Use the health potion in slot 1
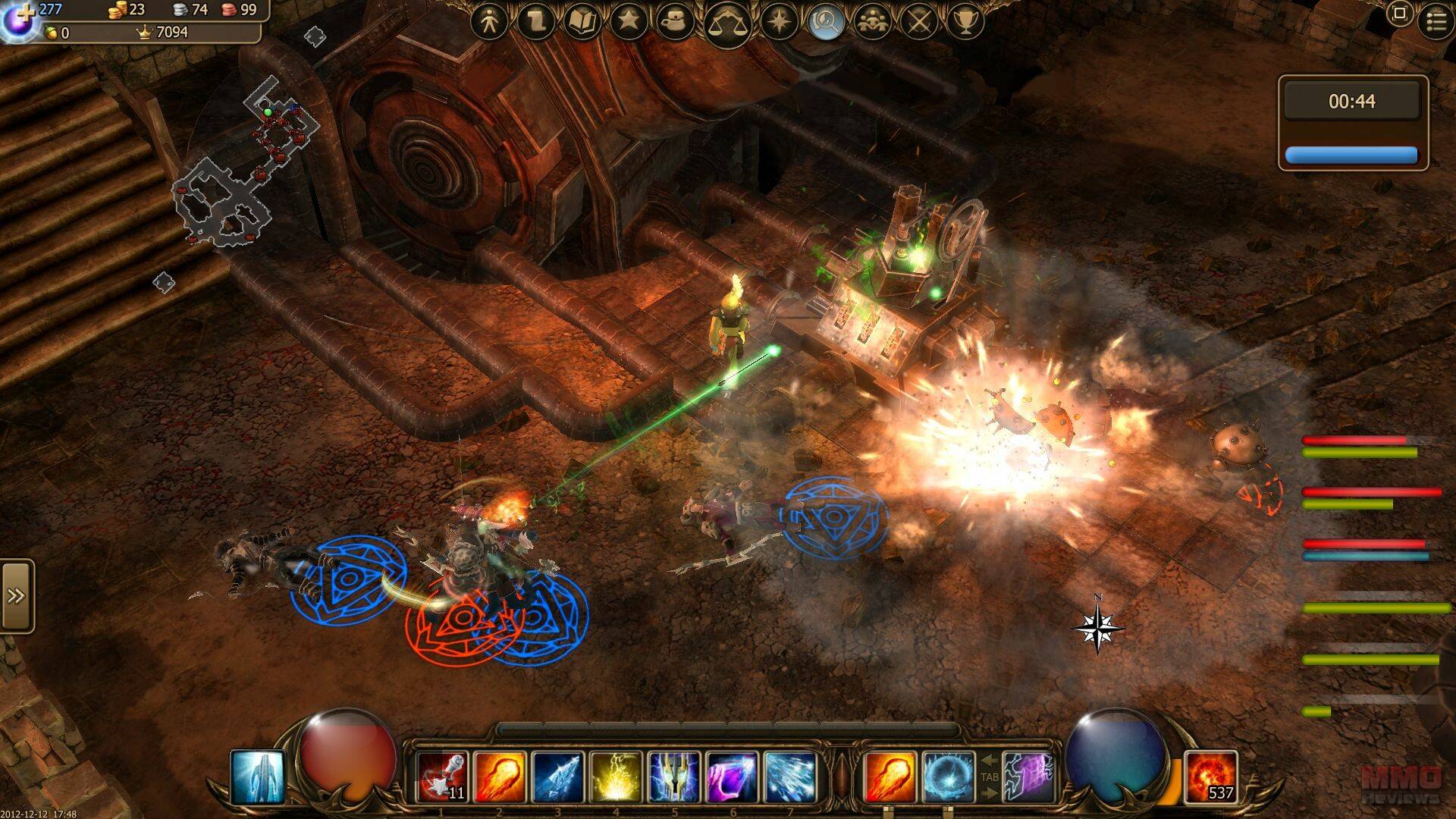 point(443,777)
